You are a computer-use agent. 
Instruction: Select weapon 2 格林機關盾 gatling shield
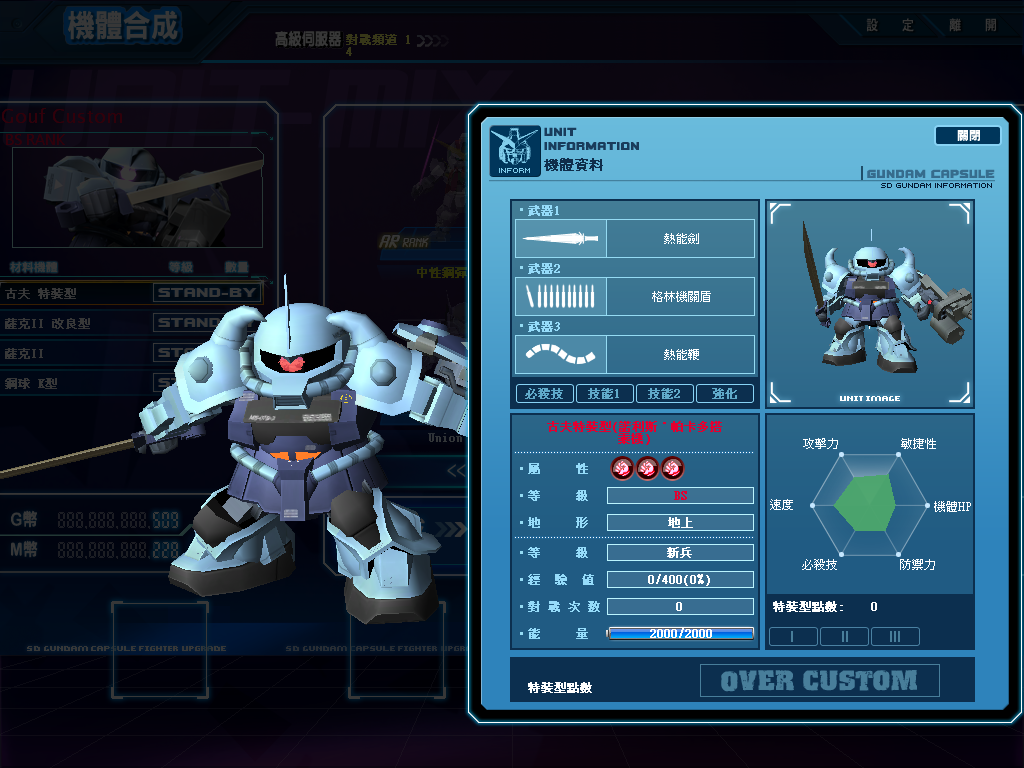635,297
